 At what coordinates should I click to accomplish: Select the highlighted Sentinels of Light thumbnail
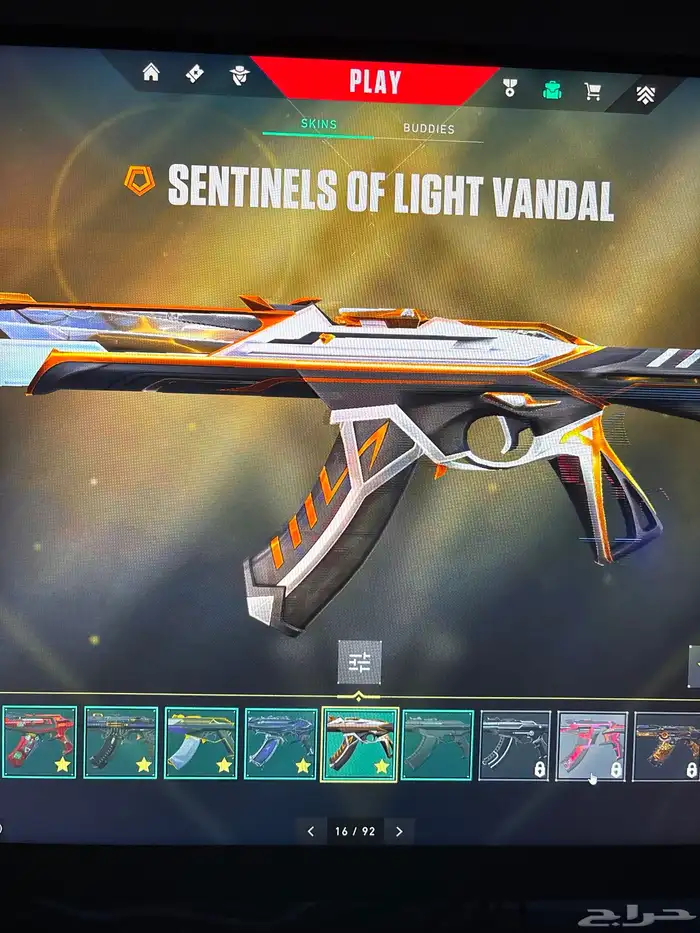pos(359,744)
